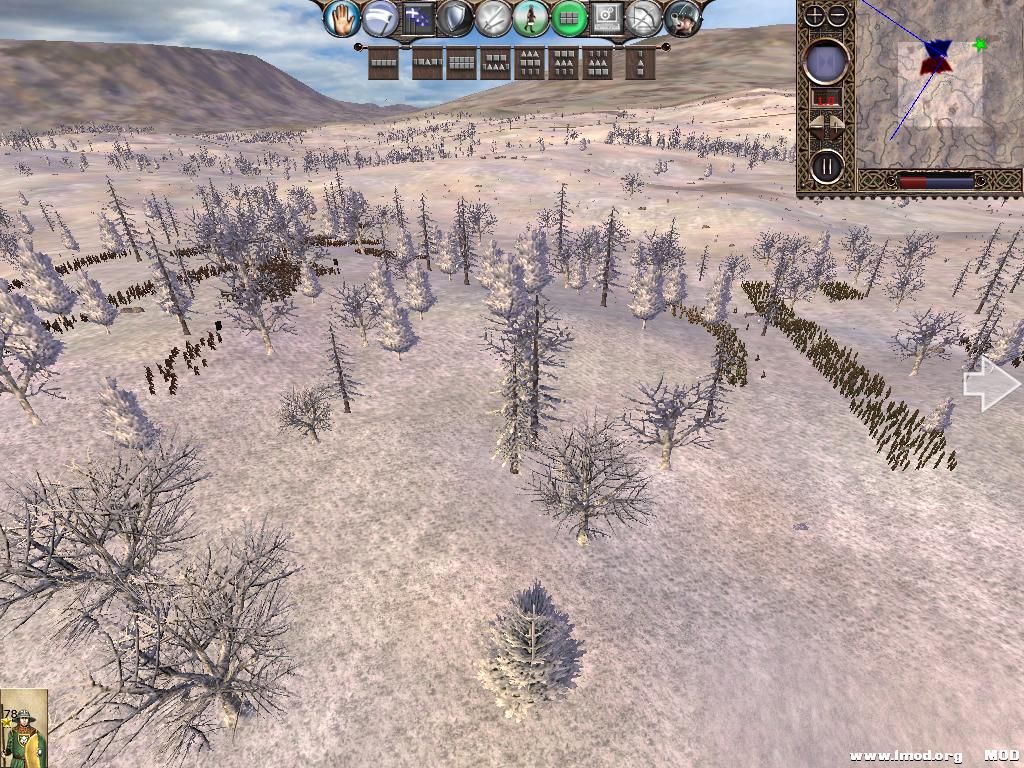Click the green formation grid button
This screenshot has height=768, width=1024.
(569, 18)
